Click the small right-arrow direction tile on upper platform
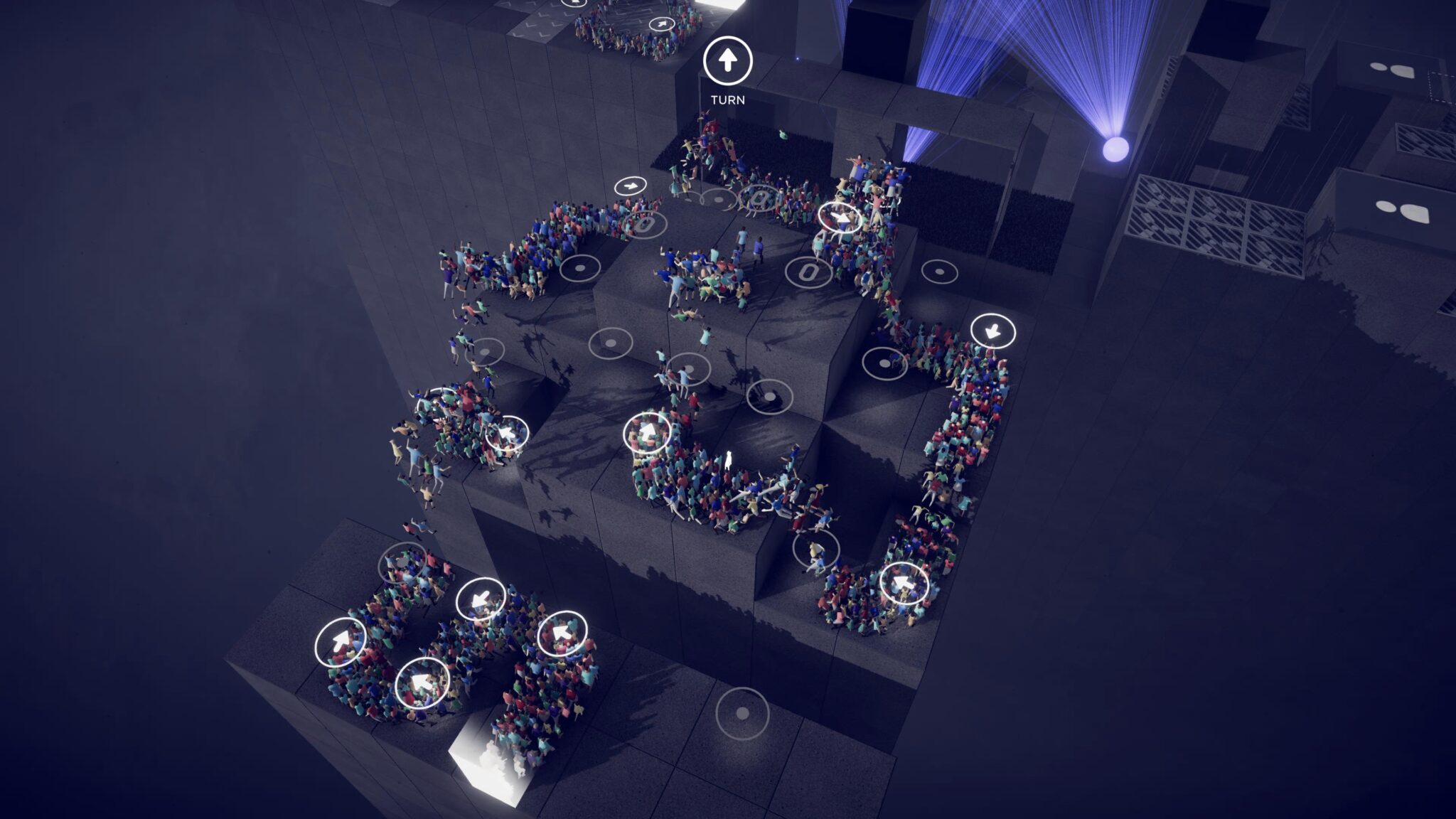Viewport: 1456px width, 819px height. click(x=630, y=186)
